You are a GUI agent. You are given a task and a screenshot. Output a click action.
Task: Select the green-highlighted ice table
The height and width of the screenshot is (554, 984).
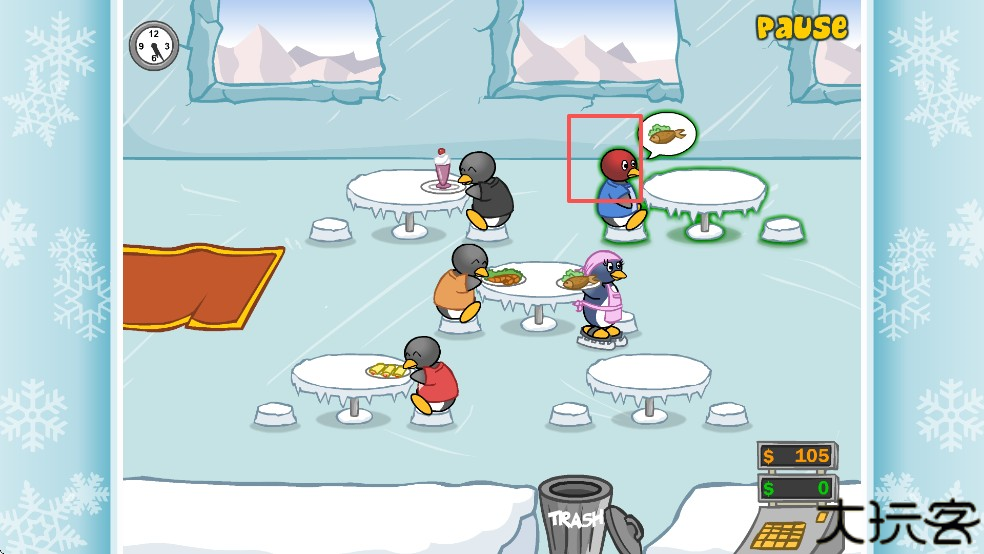click(704, 192)
